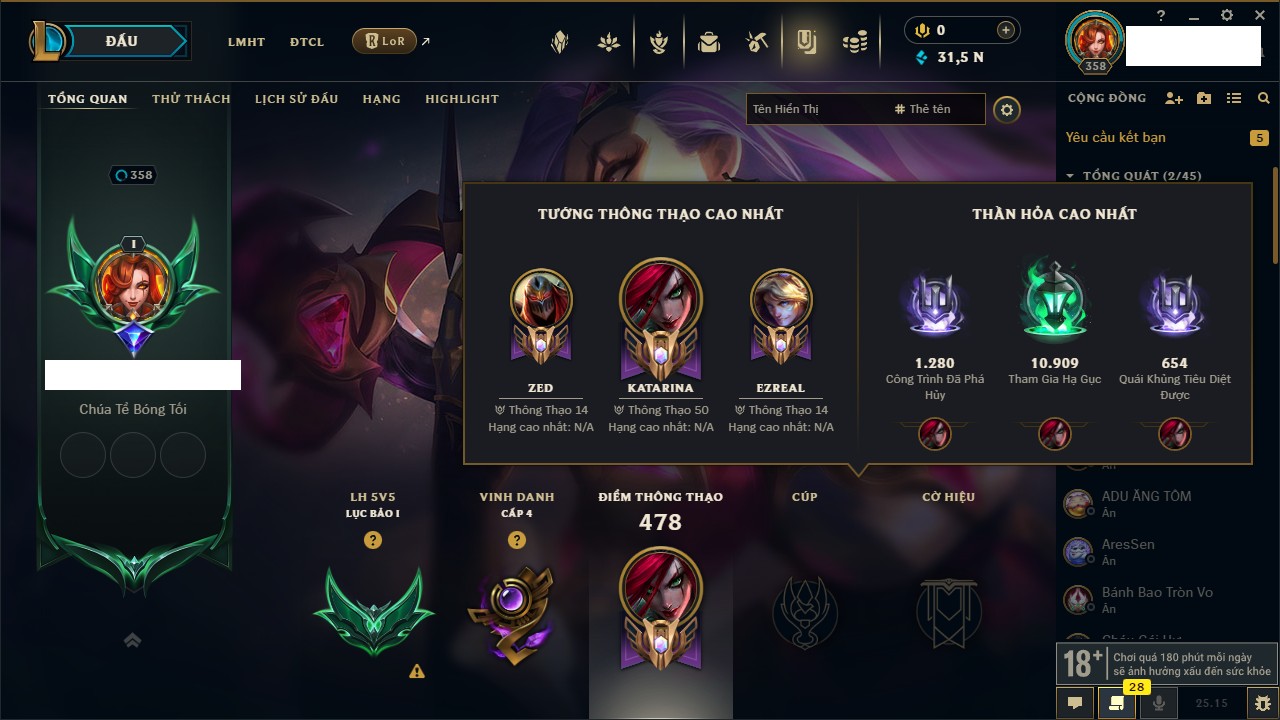Open the ĐTCL game mode
Screen dimensions: 1280x720
pos(307,42)
